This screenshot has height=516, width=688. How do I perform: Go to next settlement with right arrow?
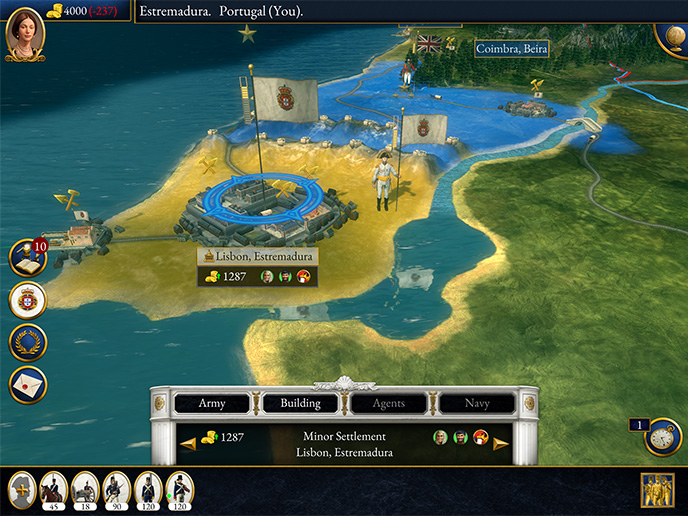[x=501, y=443]
